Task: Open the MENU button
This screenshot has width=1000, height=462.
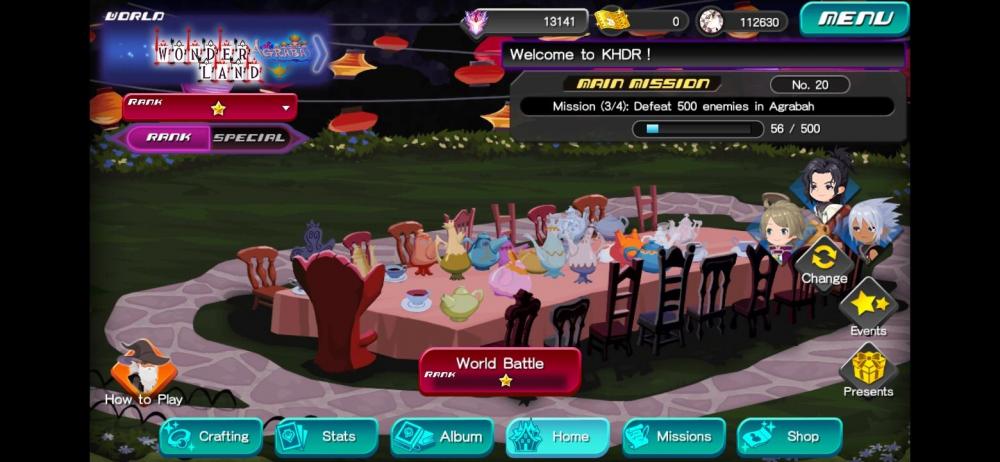Action: coord(854,18)
